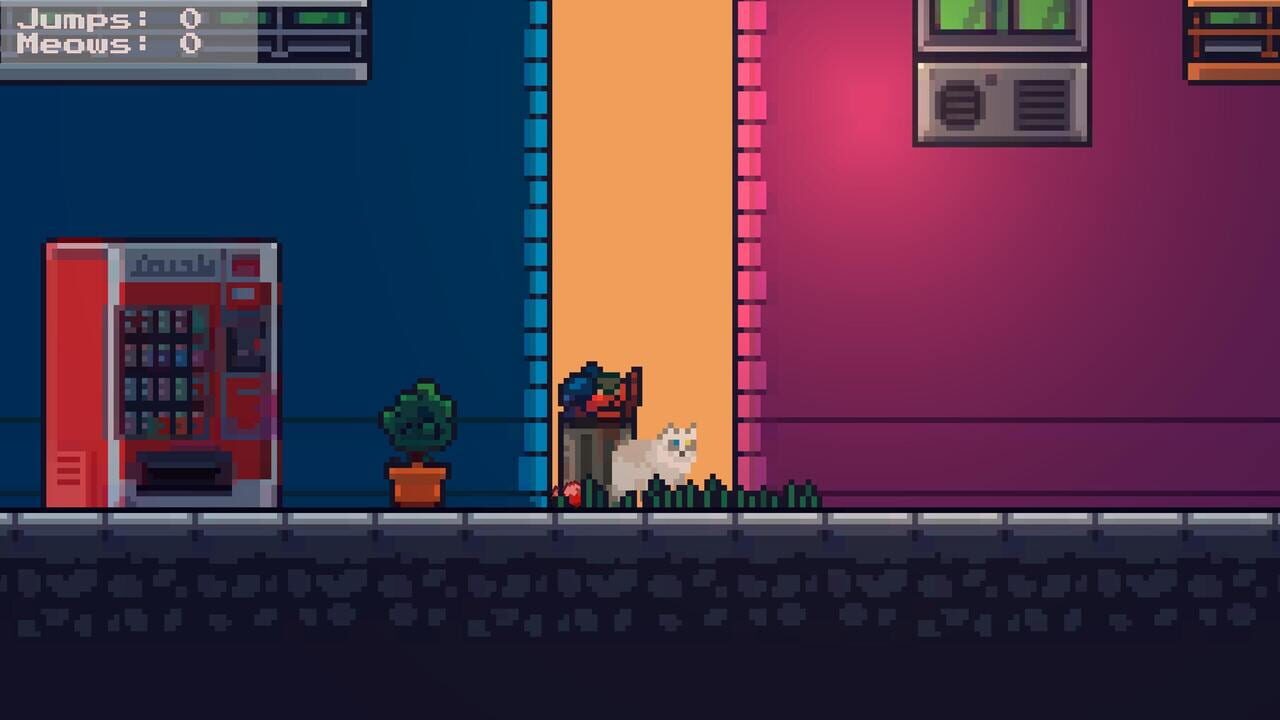Click the potted plant decoration
The width and height of the screenshot is (1280, 720).
pyautogui.click(x=415, y=420)
